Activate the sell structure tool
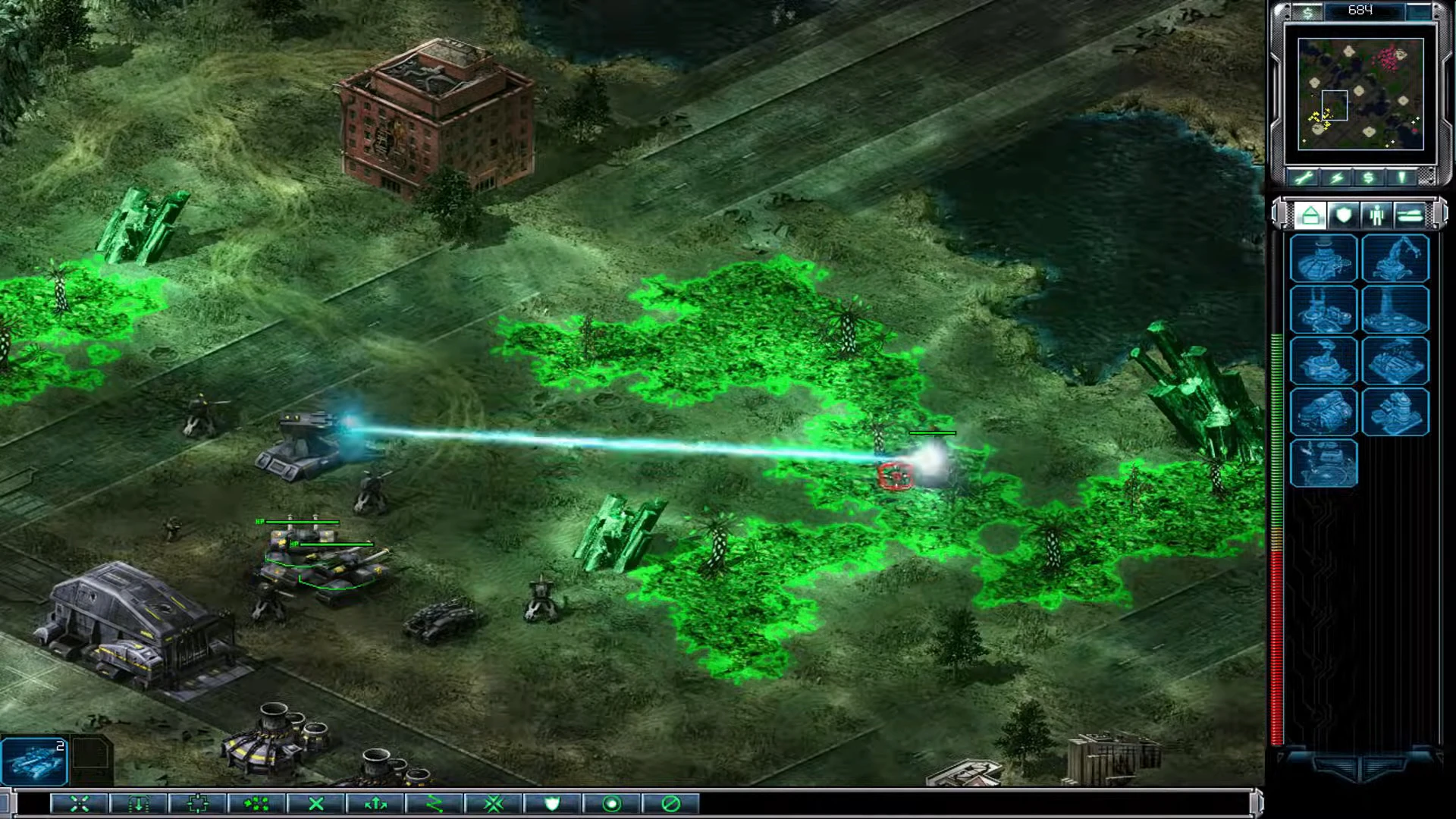This screenshot has width=1456, height=819. coord(1369,177)
